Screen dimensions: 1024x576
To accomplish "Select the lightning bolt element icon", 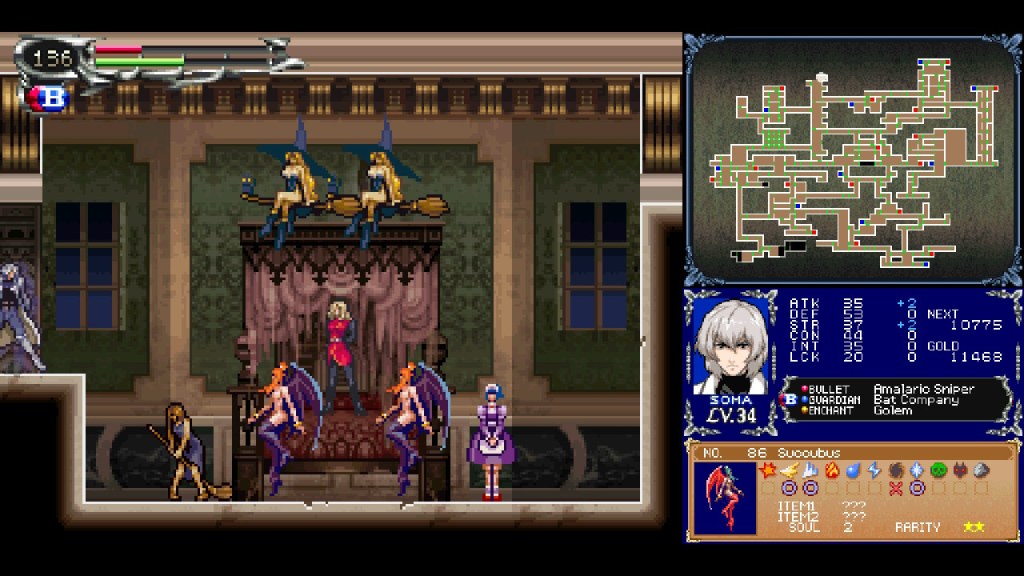I will pos(874,470).
